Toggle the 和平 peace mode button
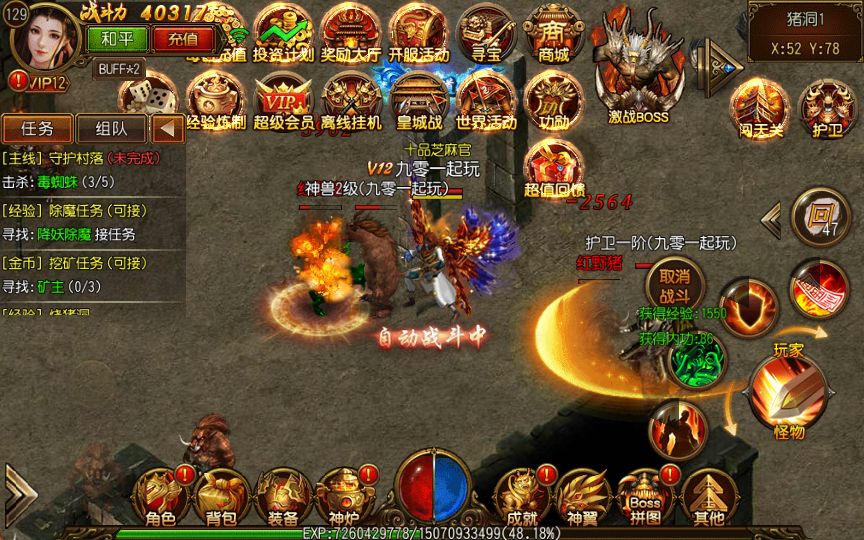This screenshot has width=864, height=540. point(118,39)
